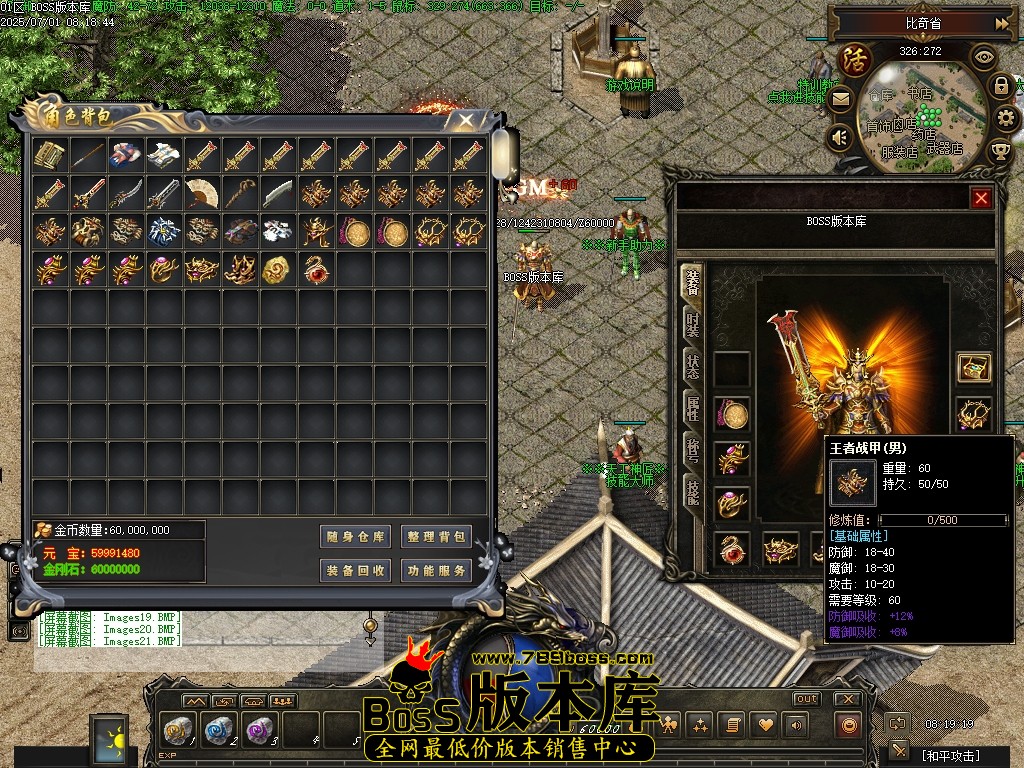
Task: Click the red 活 activity button
Action: tap(855, 60)
